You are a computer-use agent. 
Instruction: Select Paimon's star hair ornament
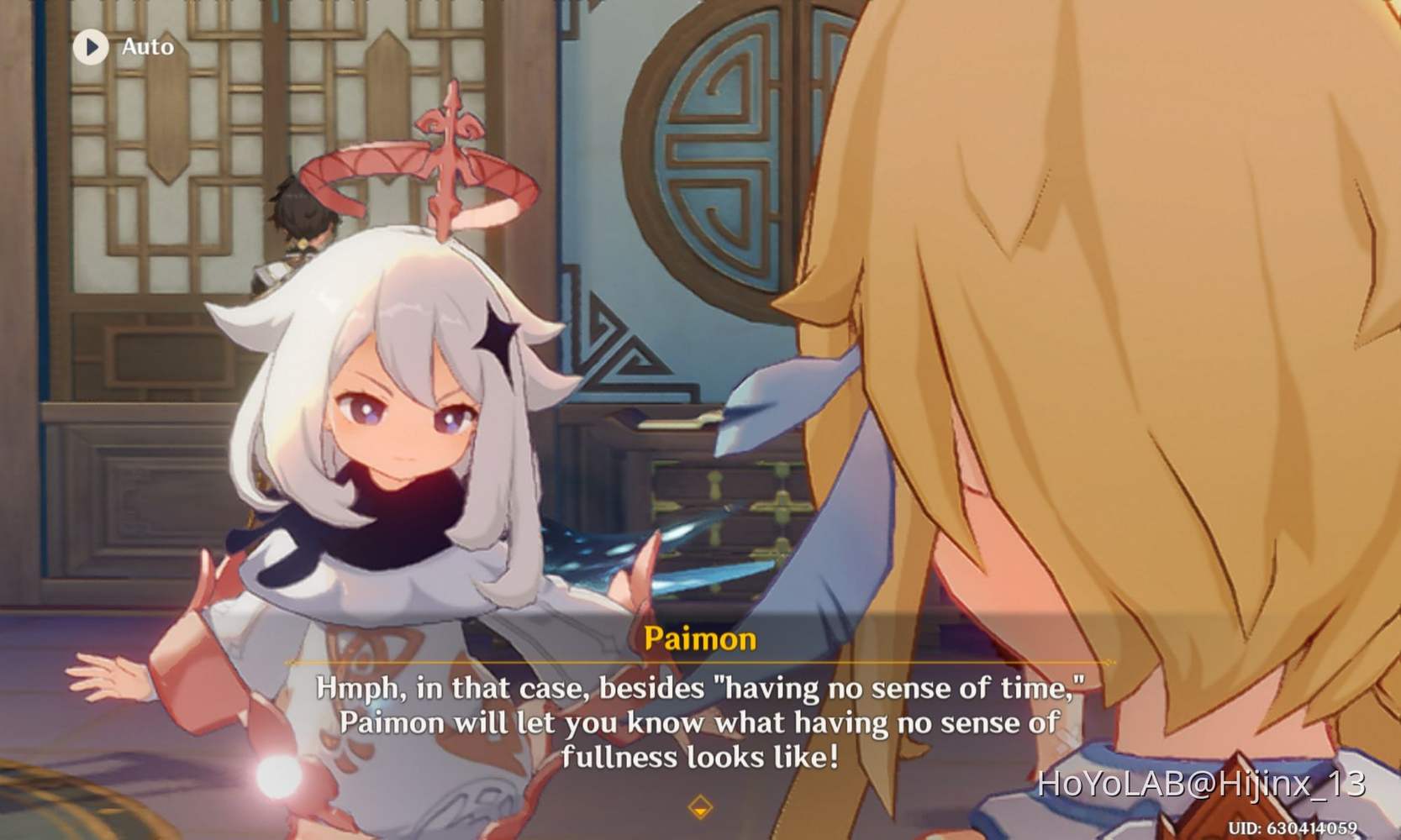498,336
